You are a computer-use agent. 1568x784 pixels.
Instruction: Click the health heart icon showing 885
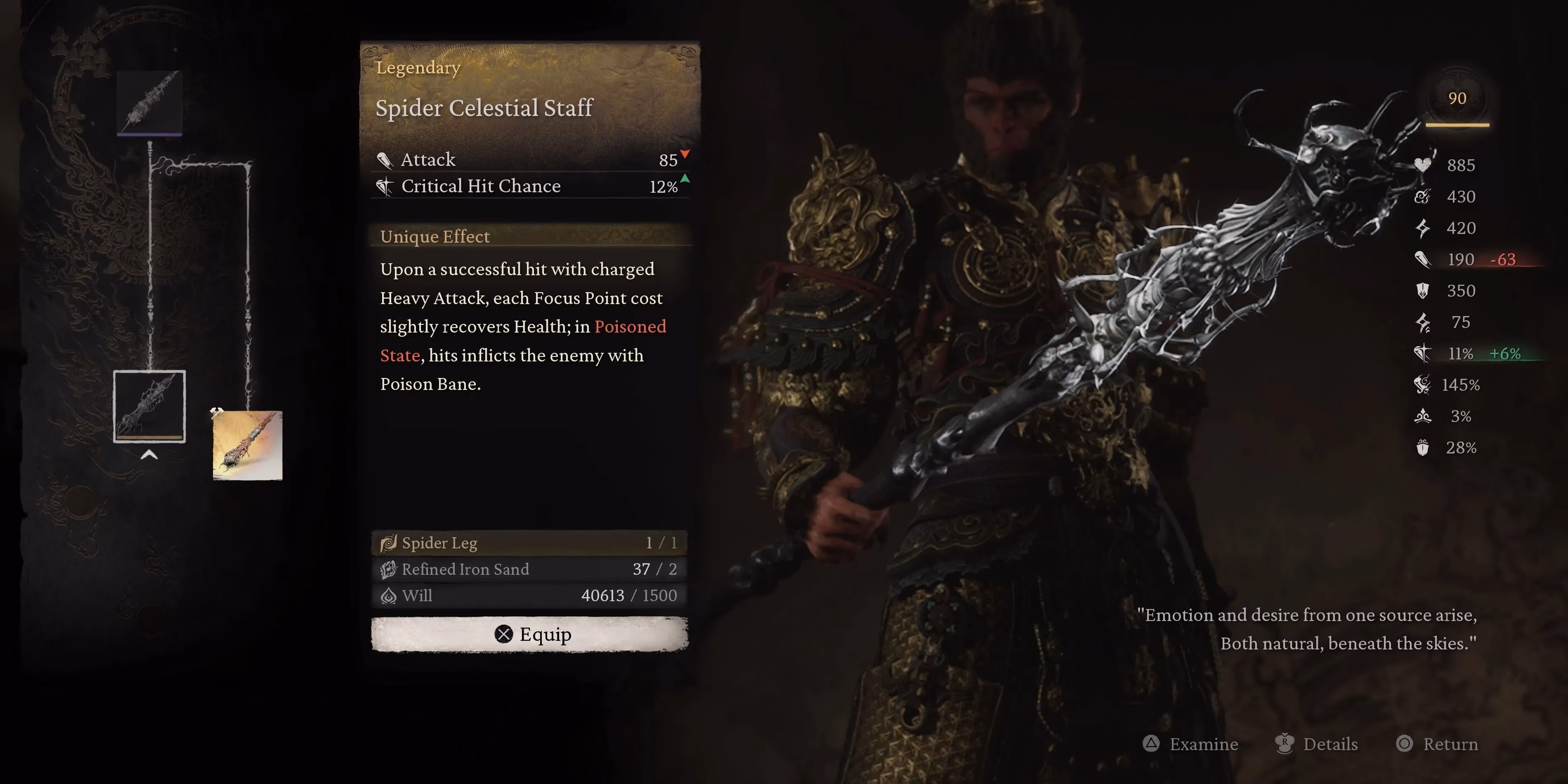1422,165
